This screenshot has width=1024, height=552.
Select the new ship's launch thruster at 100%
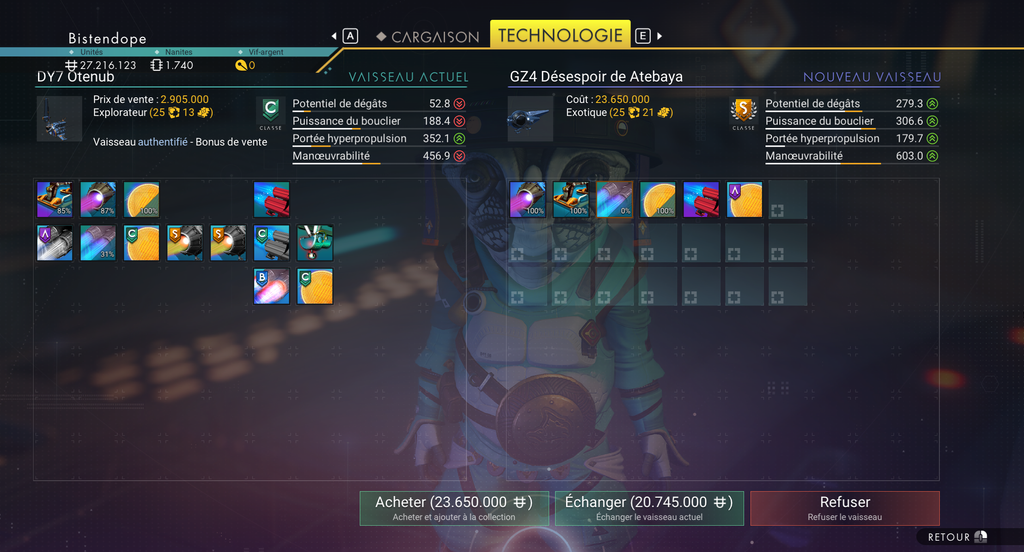coord(570,199)
